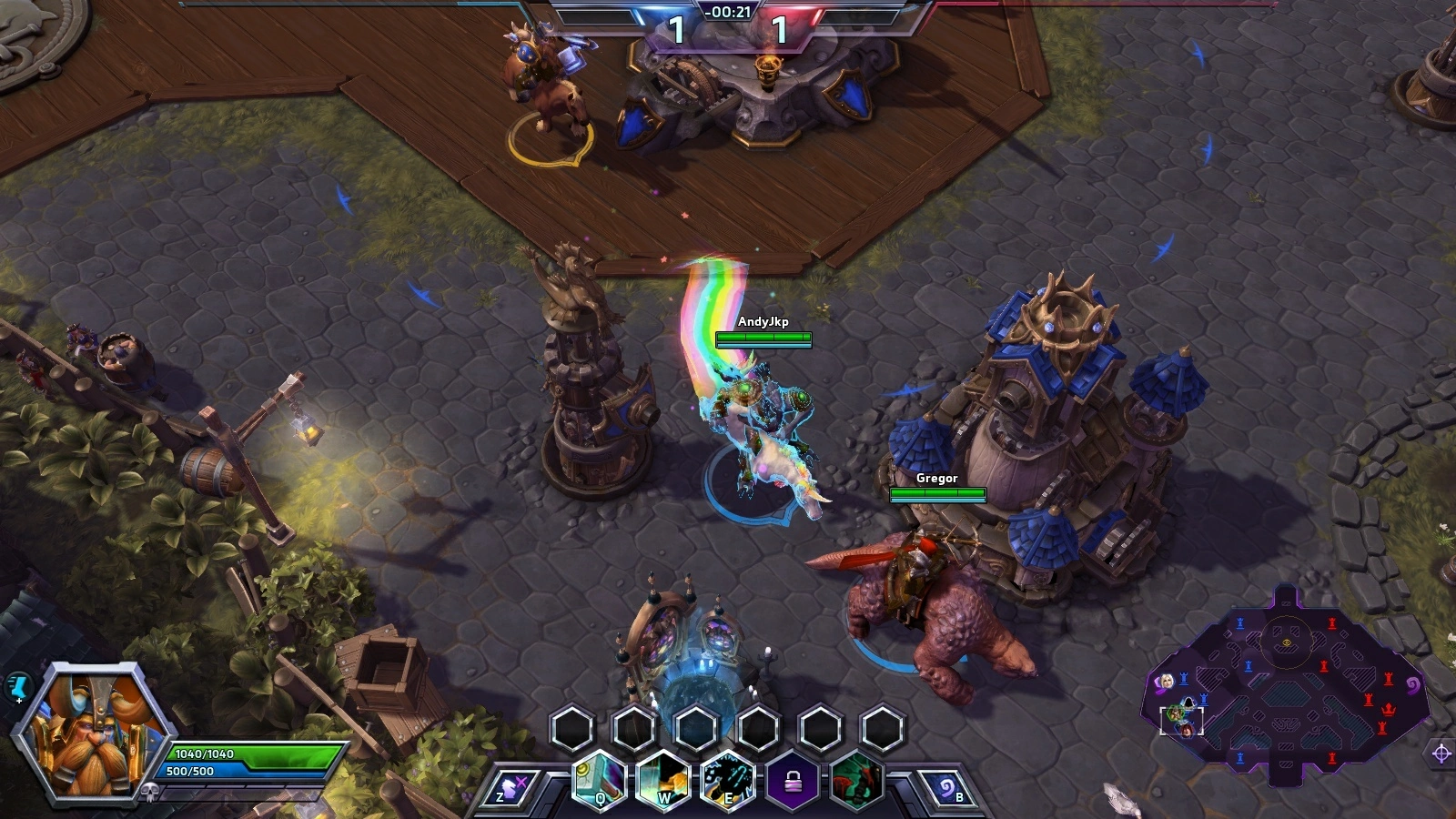Click the minimap's central eye objective marker

tap(1287, 642)
